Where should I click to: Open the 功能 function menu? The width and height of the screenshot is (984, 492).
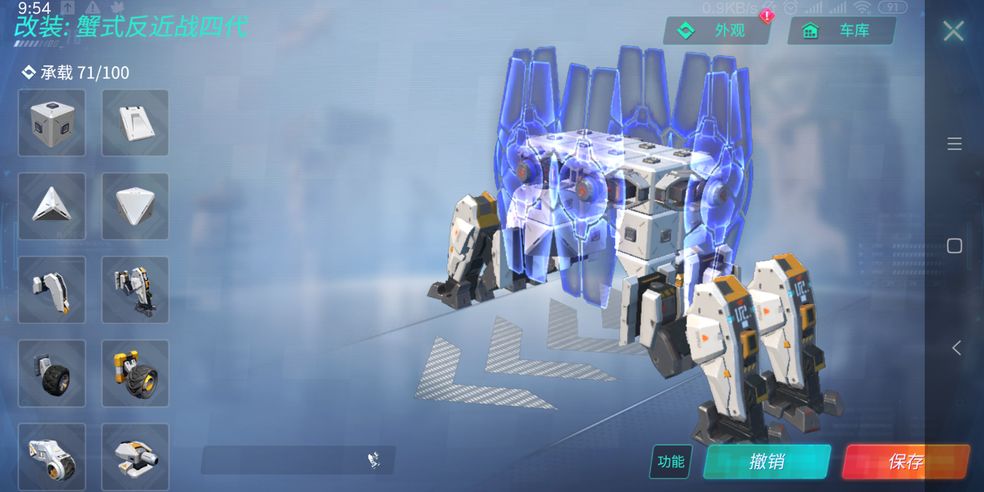[670, 461]
